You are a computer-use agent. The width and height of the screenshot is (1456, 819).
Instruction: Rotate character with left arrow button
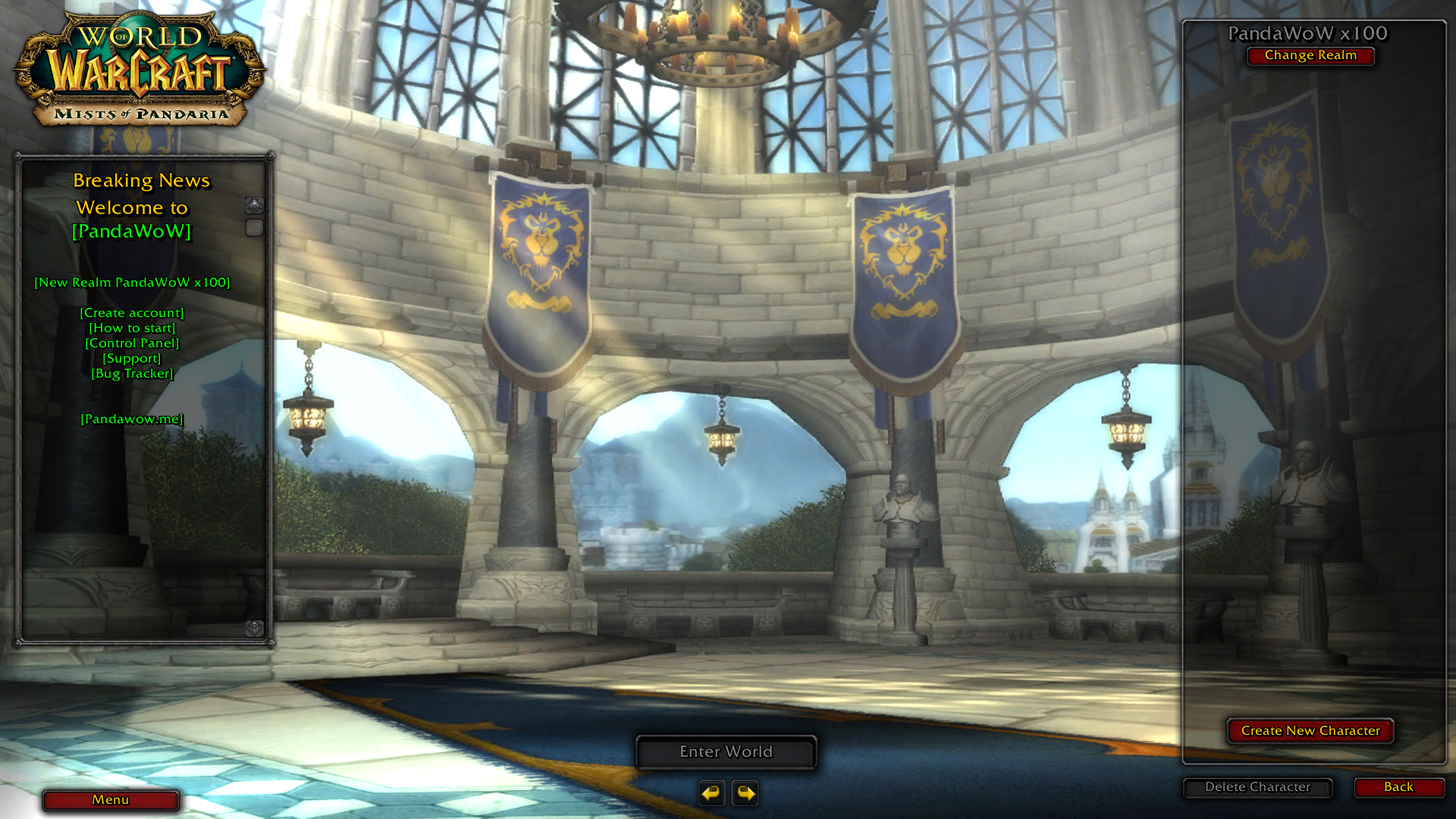tap(711, 793)
